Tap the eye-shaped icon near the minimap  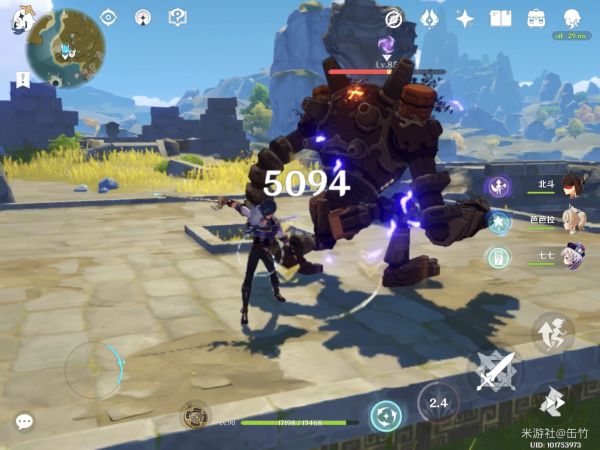[x=109, y=17]
